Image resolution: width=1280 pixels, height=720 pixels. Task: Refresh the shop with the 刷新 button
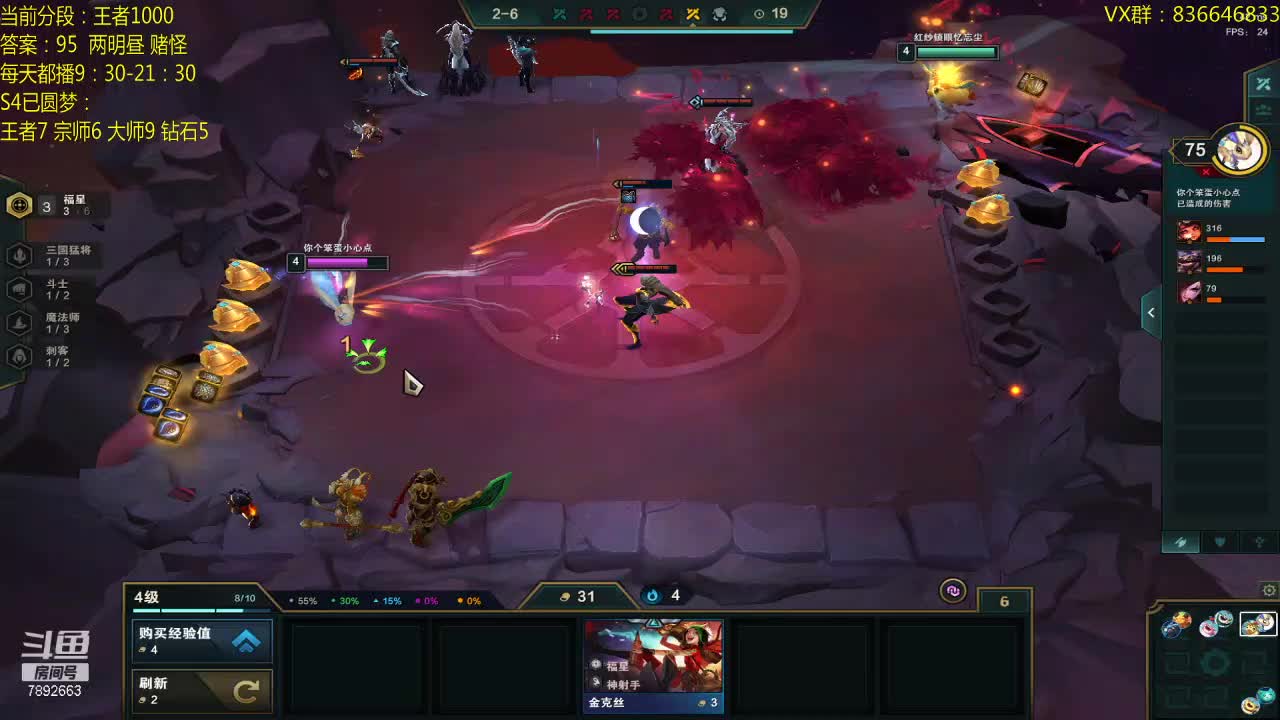pyautogui.click(x=202, y=691)
